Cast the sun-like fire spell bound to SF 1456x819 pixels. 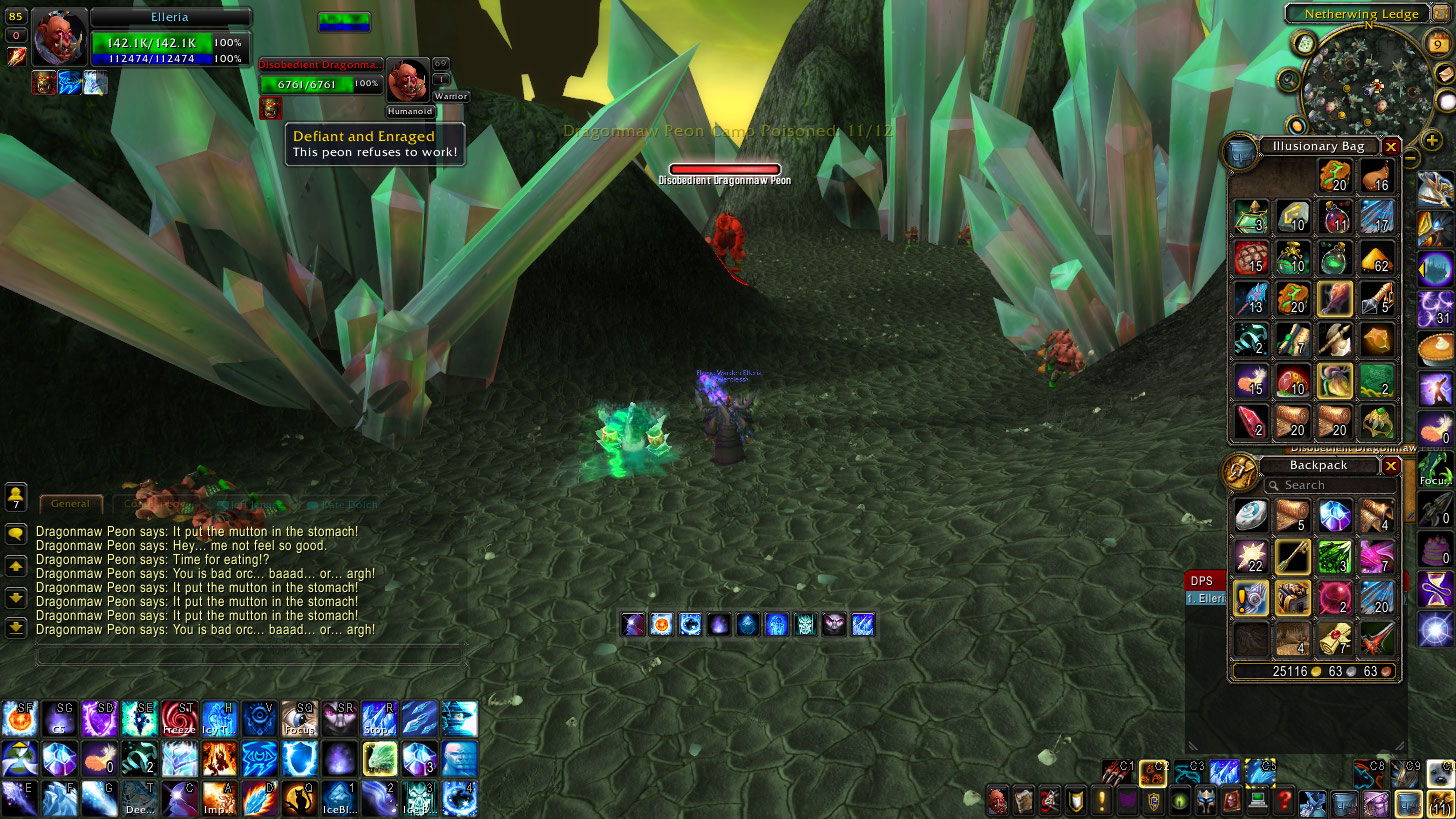pyautogui.click(x=19, y=718)
